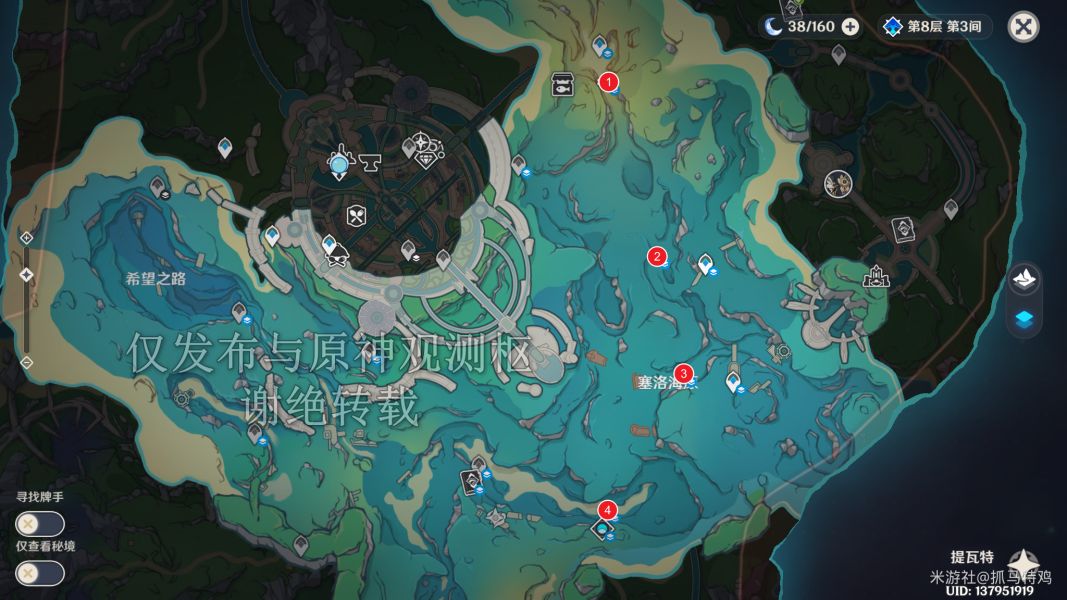Image resolution: width=1067 pixels, height=600 pixels.
Task: Select the castle domain map marker
Action: [x=877, y=276]
